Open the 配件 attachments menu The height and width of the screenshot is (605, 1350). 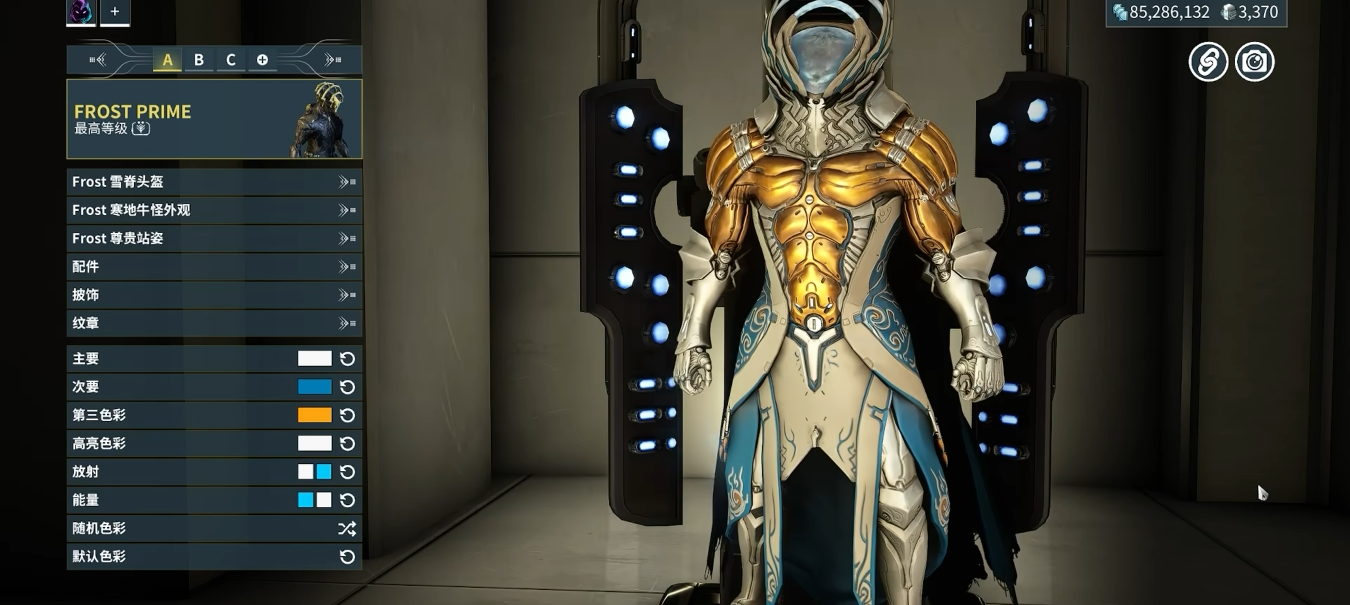pos(214,267)
